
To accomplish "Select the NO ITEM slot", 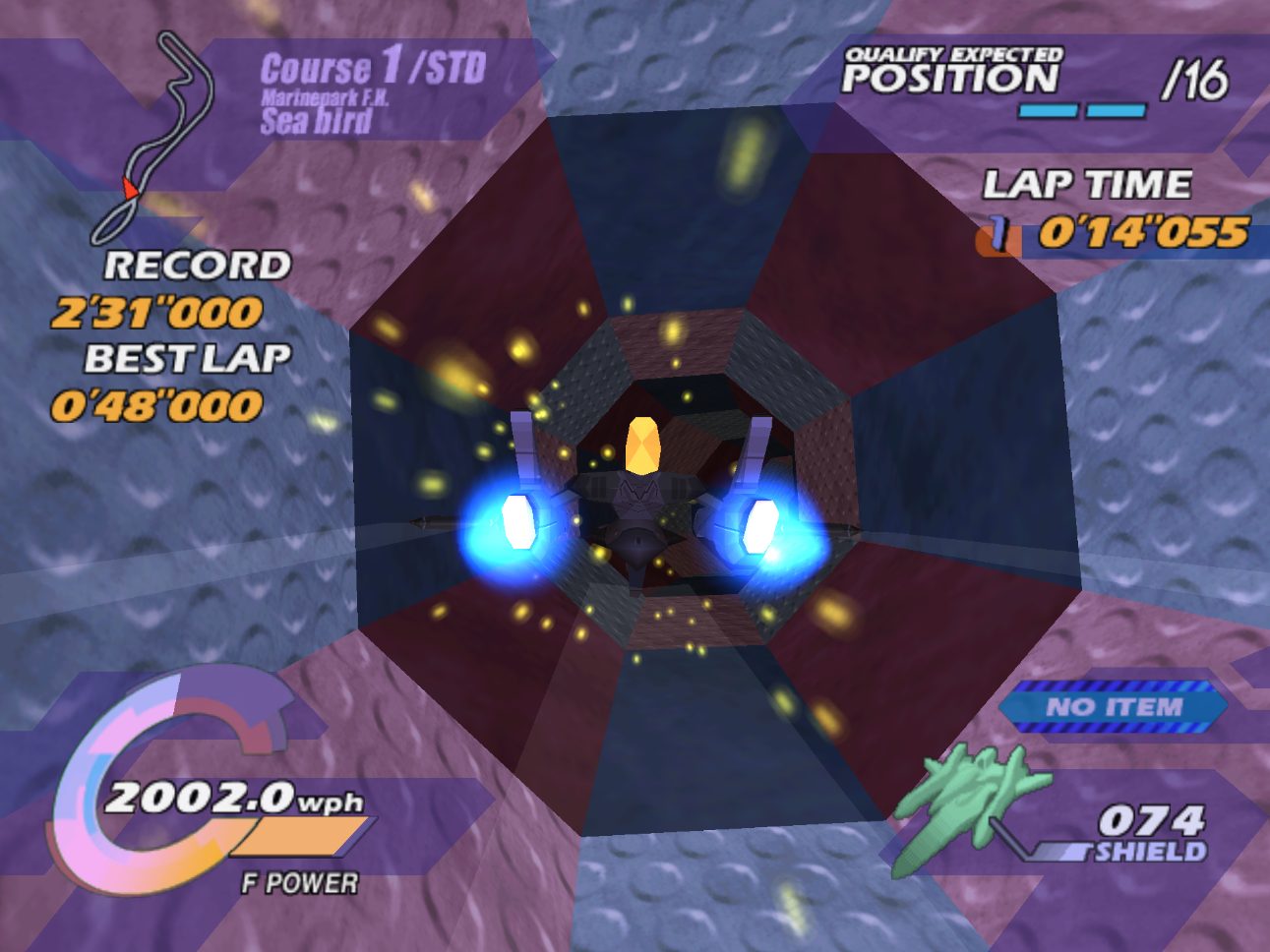I will click(1114, 706).
